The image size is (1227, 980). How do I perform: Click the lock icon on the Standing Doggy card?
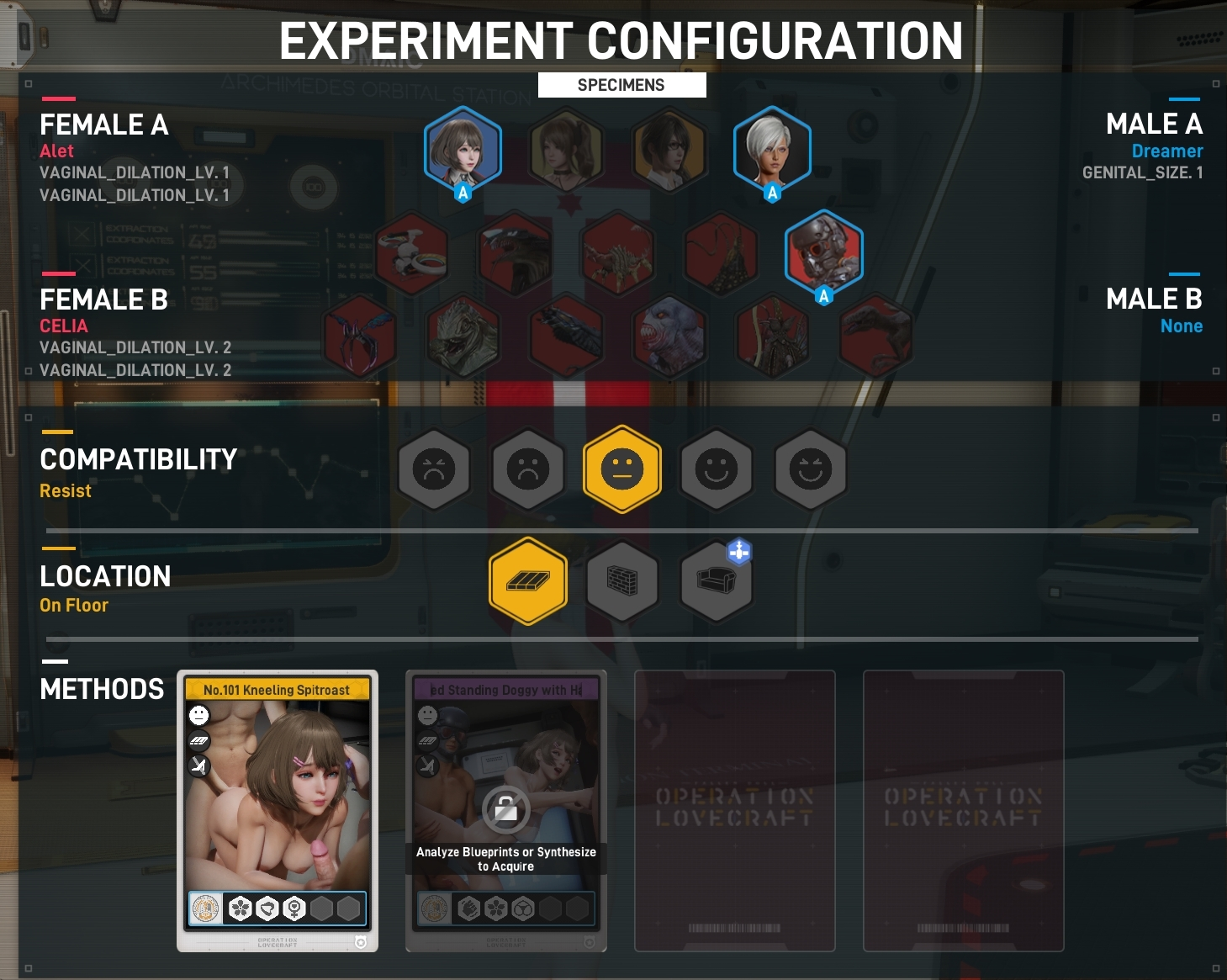[x=505, y=810]
